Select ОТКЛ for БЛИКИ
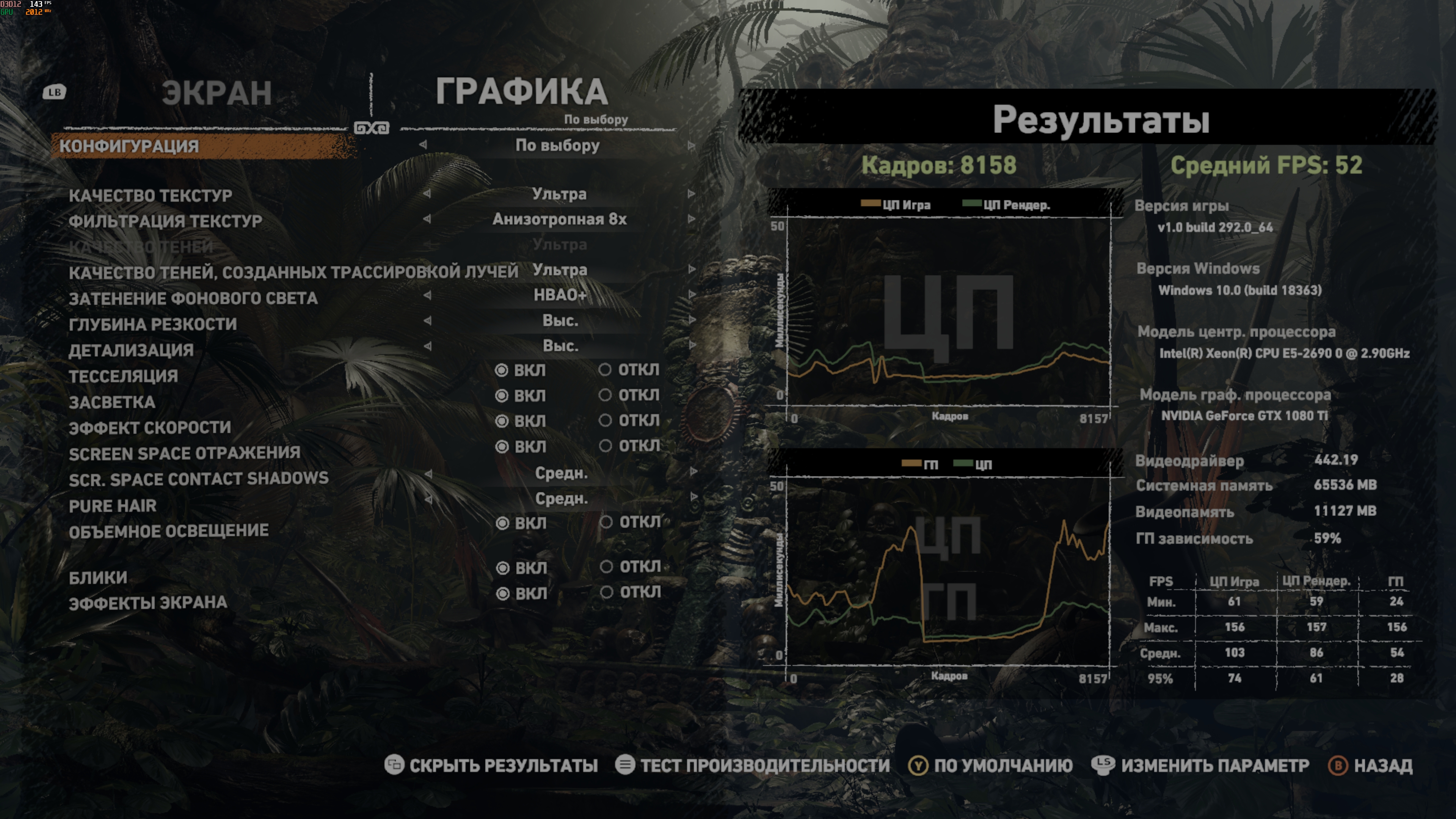 pos(607,566)
